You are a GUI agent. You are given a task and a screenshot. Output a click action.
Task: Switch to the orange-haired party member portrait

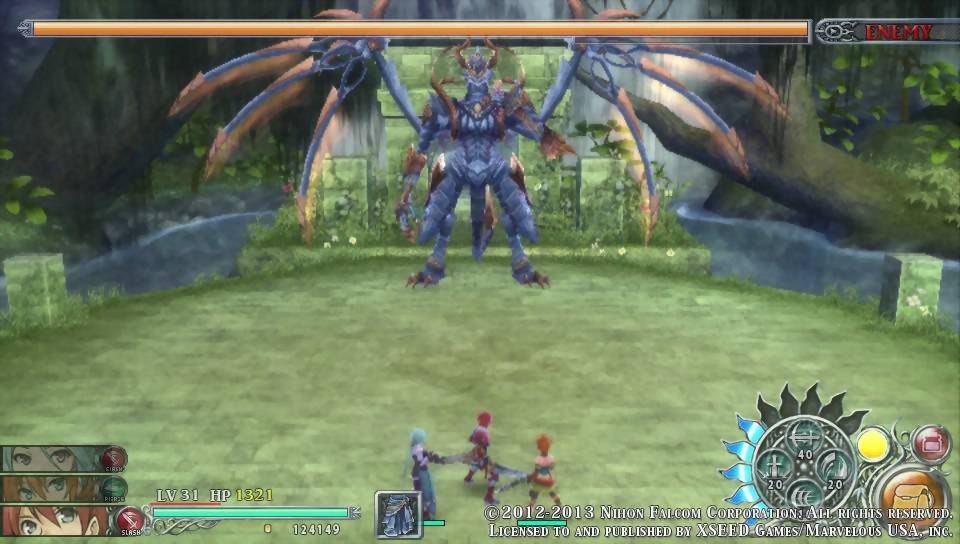pyautogui.click(x=52, y=489)
